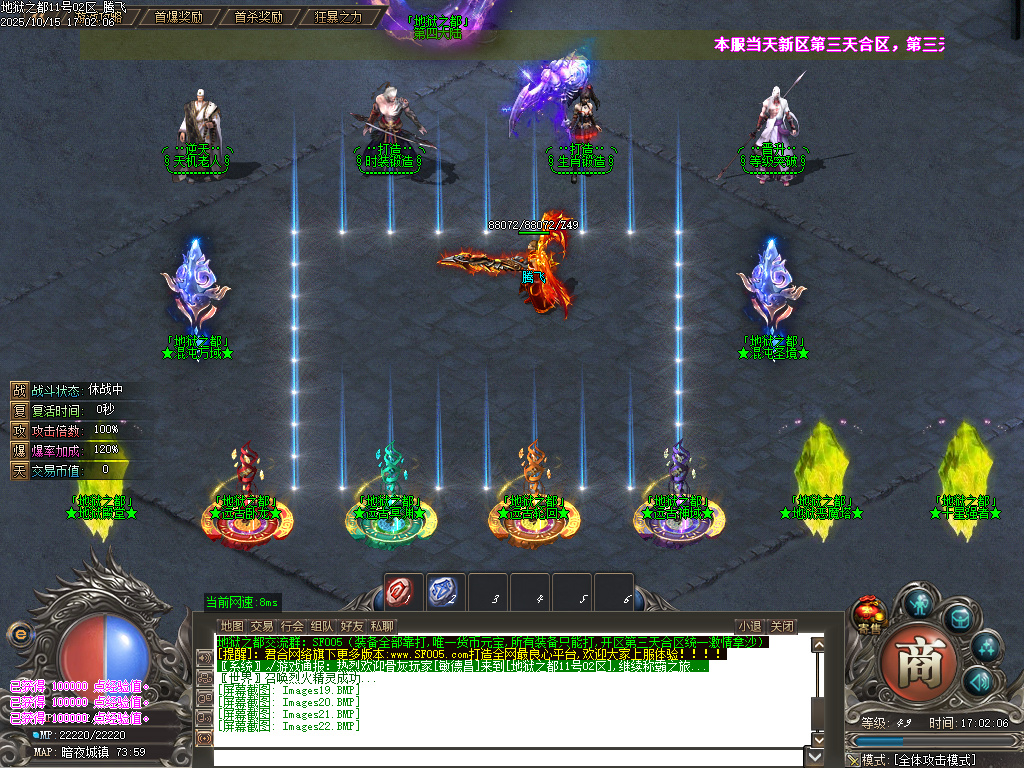Open the 私聊 private chat tab

(382, 626)
